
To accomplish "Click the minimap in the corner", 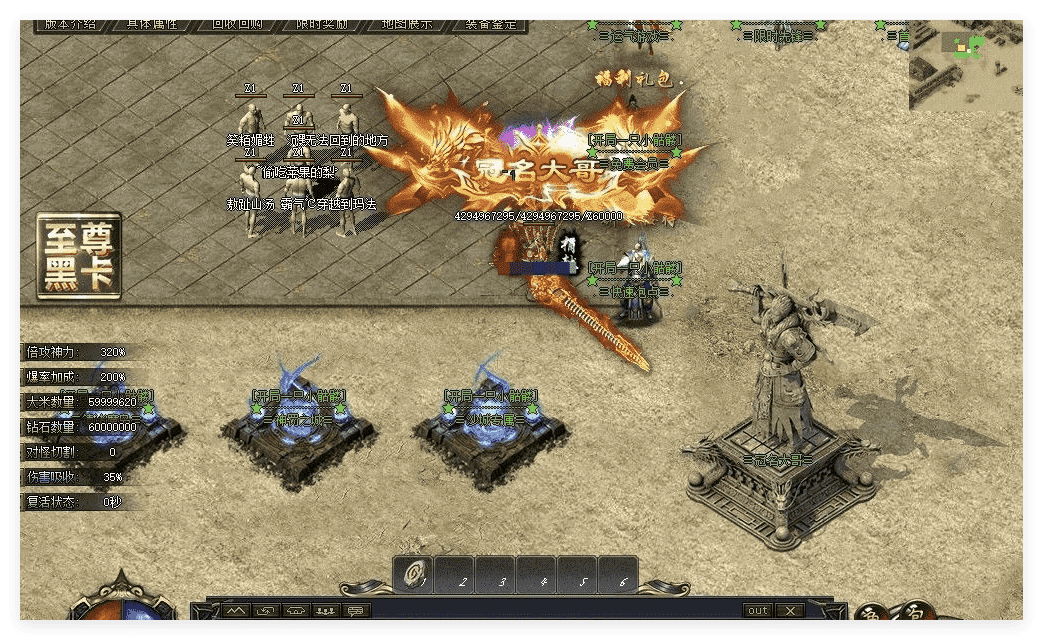I will (x=964, y=67).
